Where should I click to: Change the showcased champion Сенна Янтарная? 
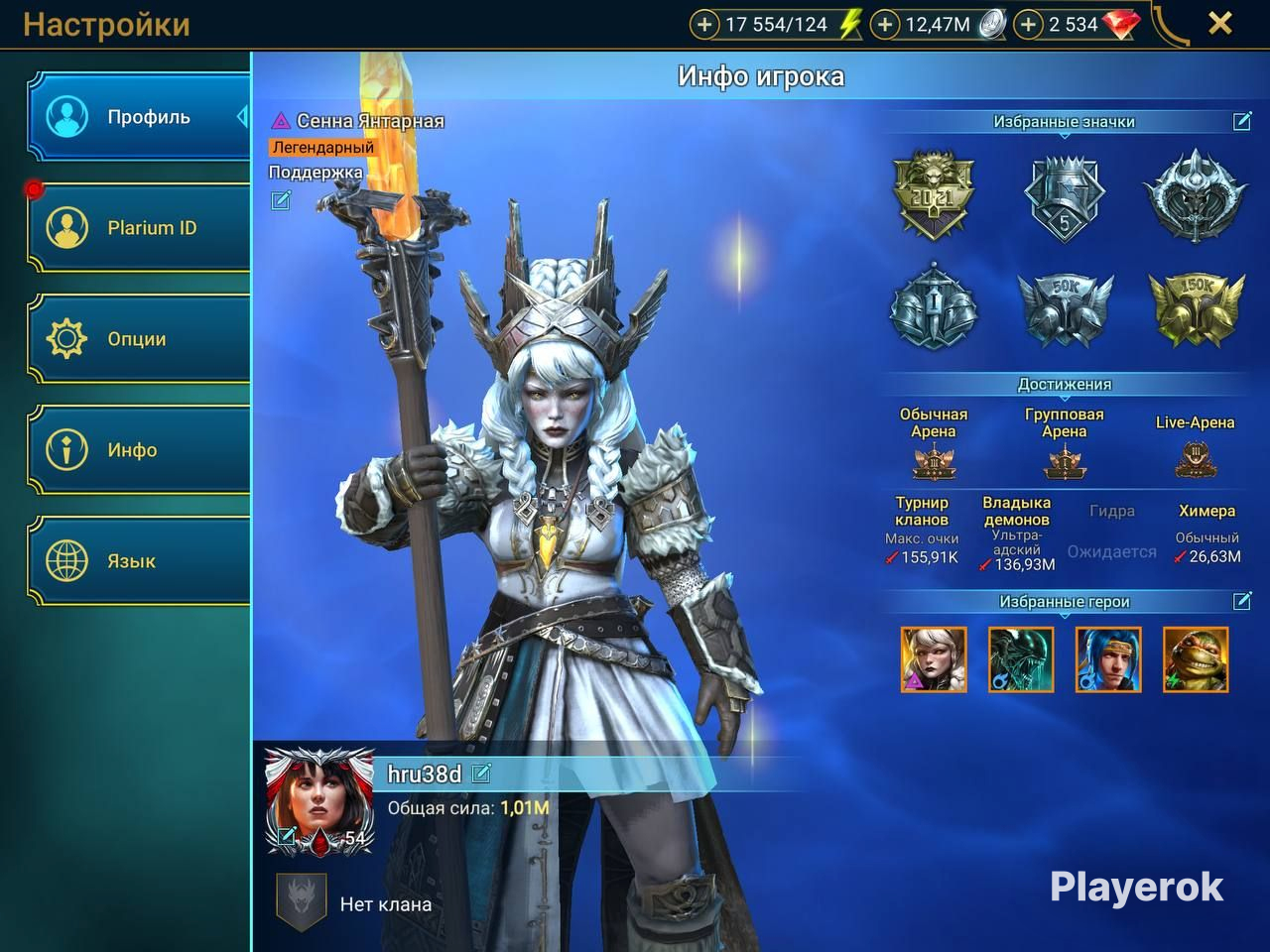pos(281,201)
